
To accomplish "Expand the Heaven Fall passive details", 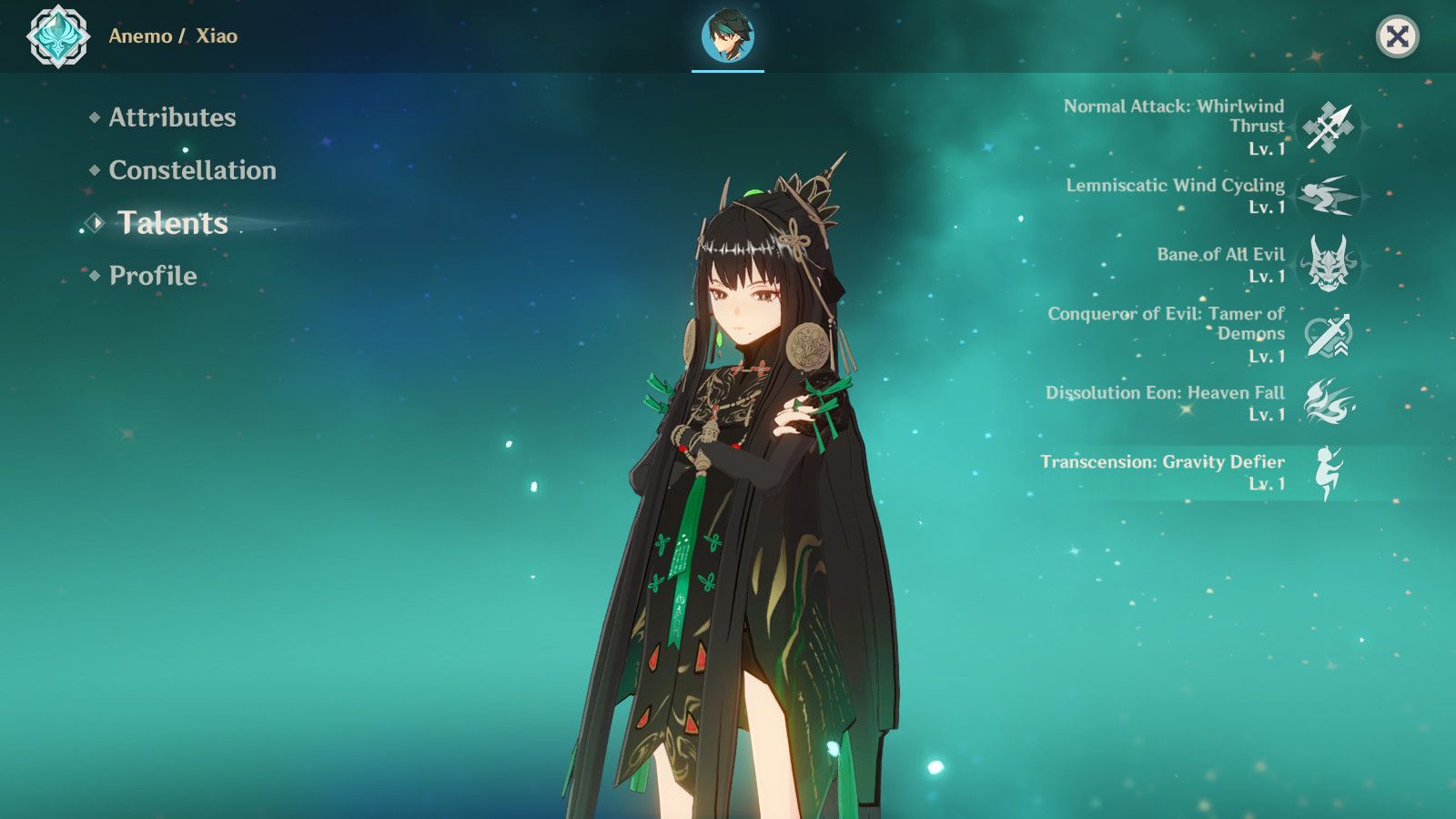I will point(1165,393).
